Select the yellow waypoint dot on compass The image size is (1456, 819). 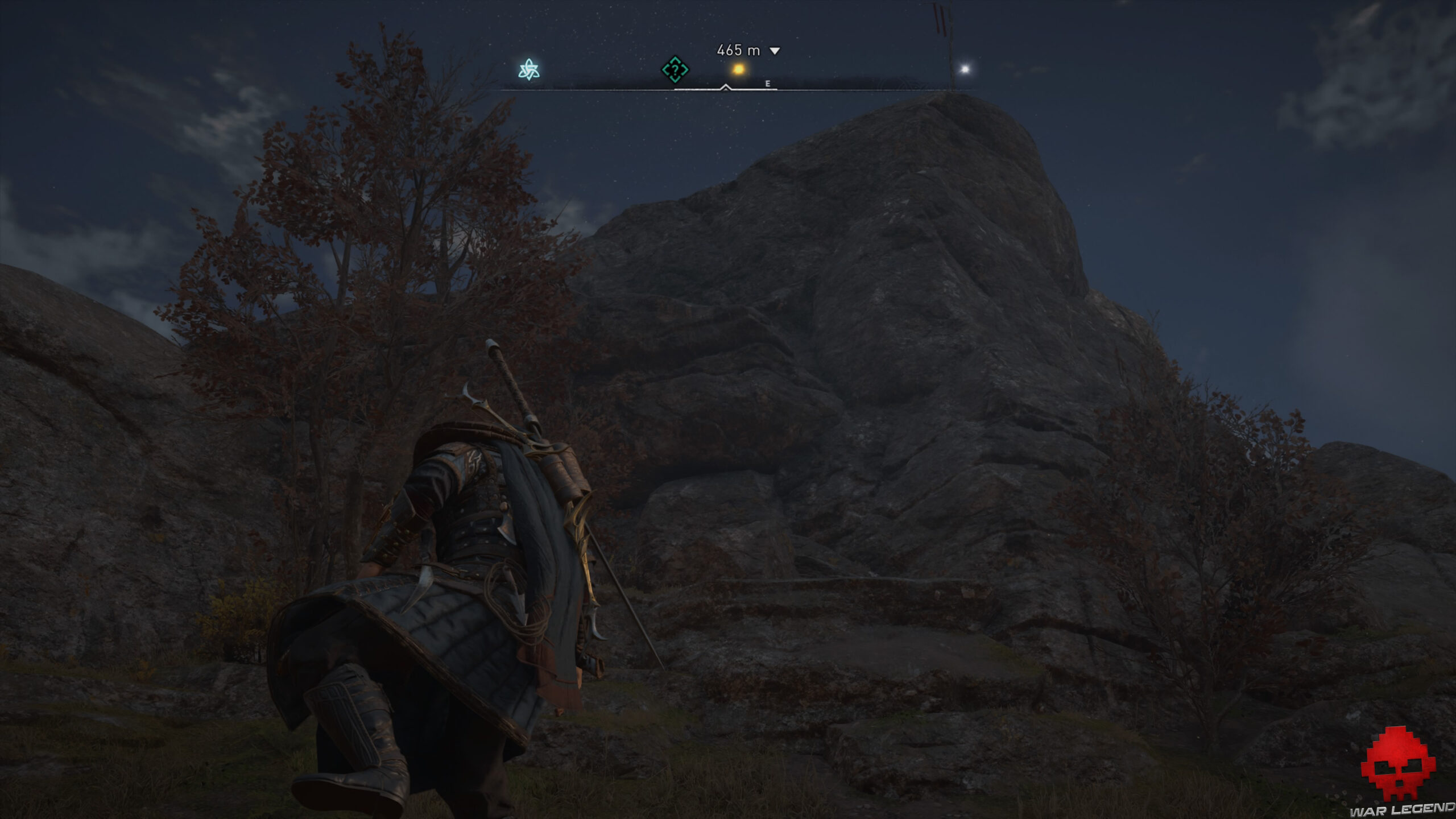click(740, 69)
